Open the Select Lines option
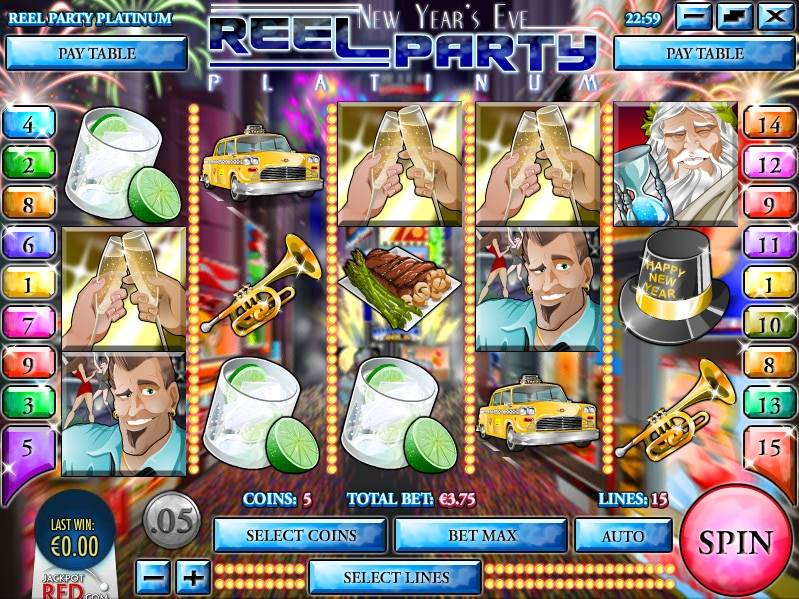This screenshot has width=799, height=599. [396, 577]
